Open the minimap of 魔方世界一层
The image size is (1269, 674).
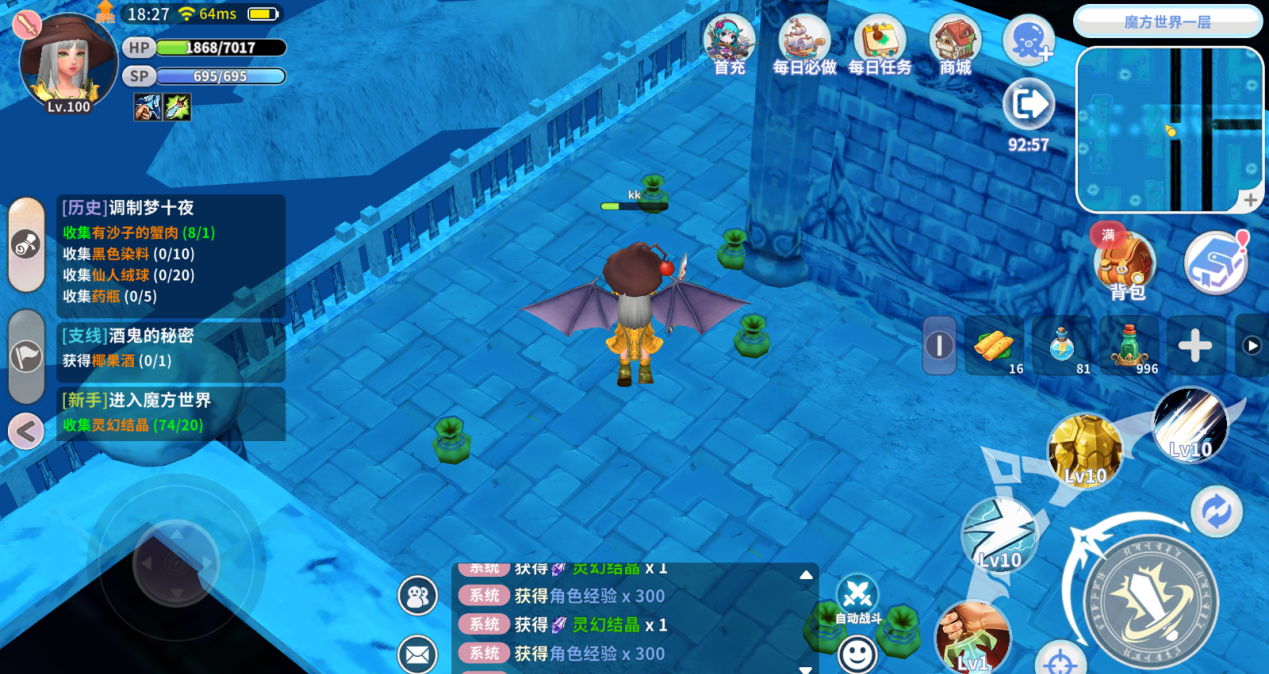click(1169, 130)
